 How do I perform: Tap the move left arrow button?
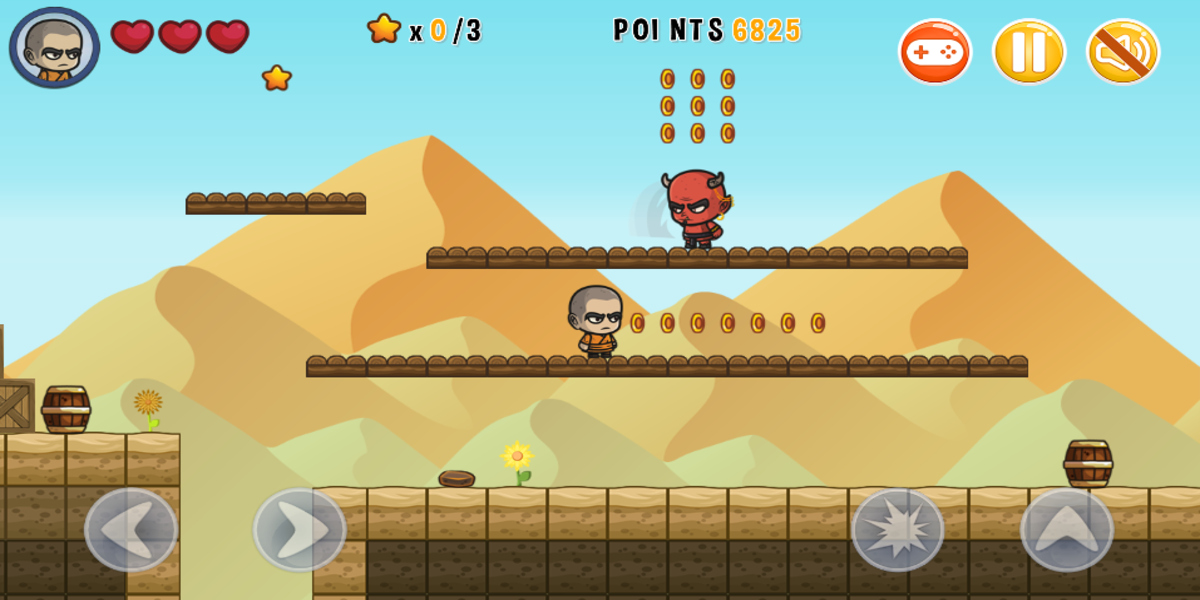pos(131,529)
